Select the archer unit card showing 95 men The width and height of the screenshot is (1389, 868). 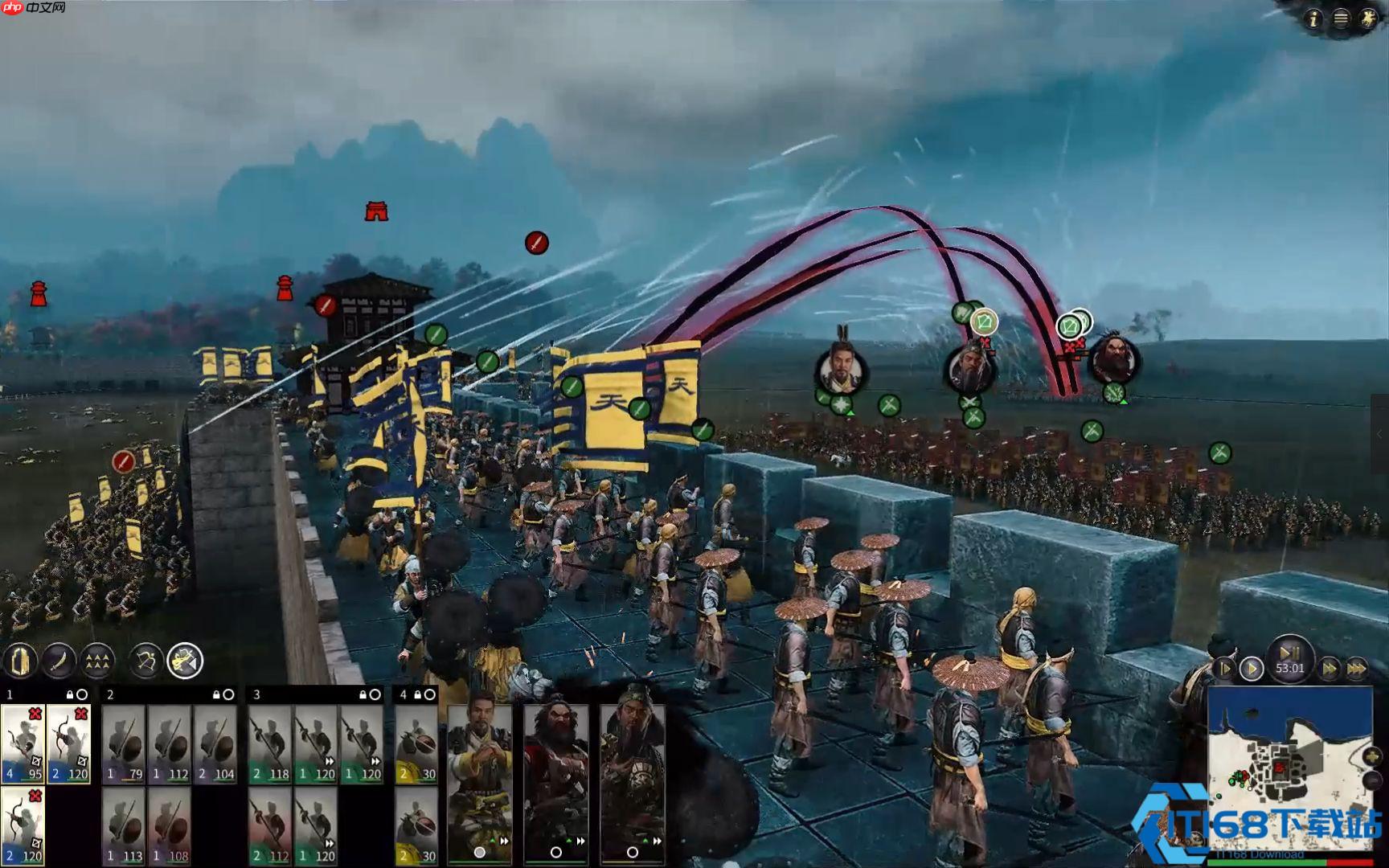[23, 743]
